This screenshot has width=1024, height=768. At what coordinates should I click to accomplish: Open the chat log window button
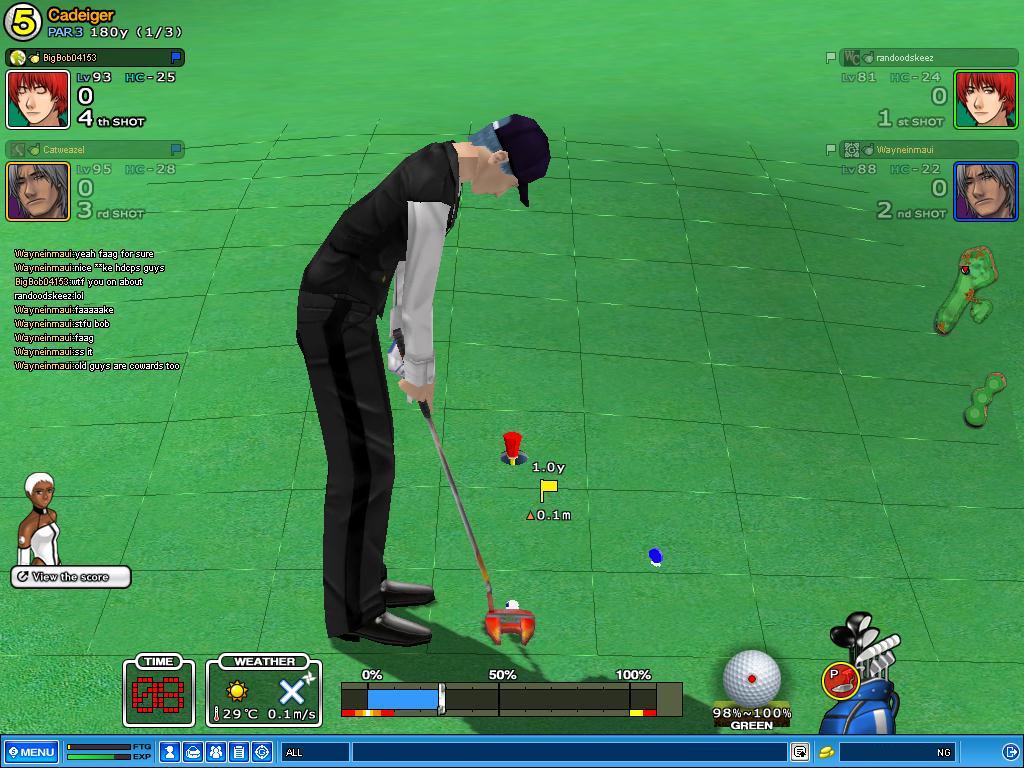click(800, 752)
